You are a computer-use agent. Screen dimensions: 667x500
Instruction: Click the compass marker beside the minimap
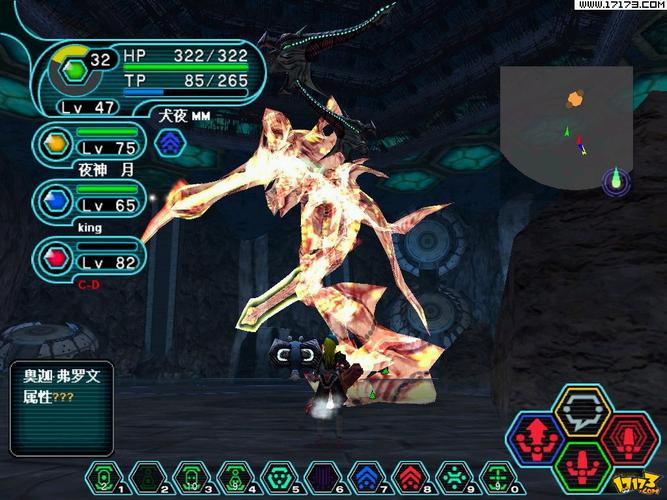617,181
